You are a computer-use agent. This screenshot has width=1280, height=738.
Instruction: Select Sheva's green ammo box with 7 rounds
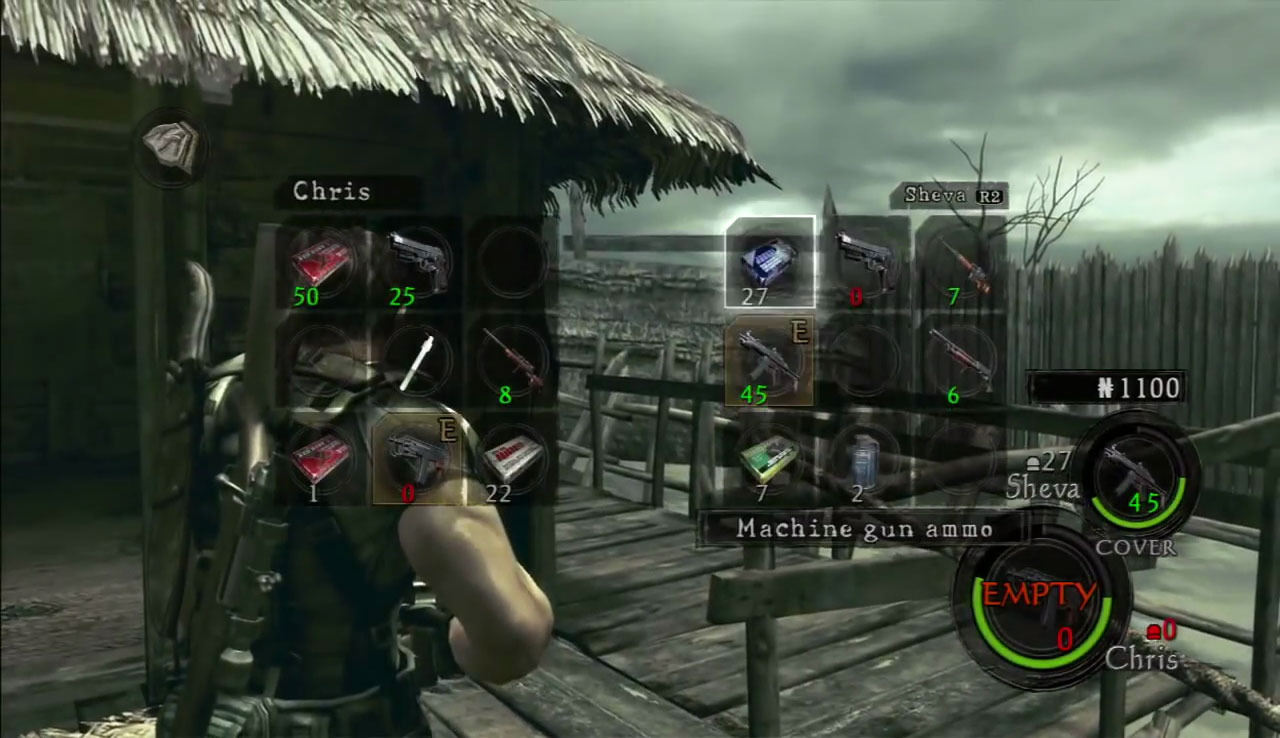coord(769,459)
